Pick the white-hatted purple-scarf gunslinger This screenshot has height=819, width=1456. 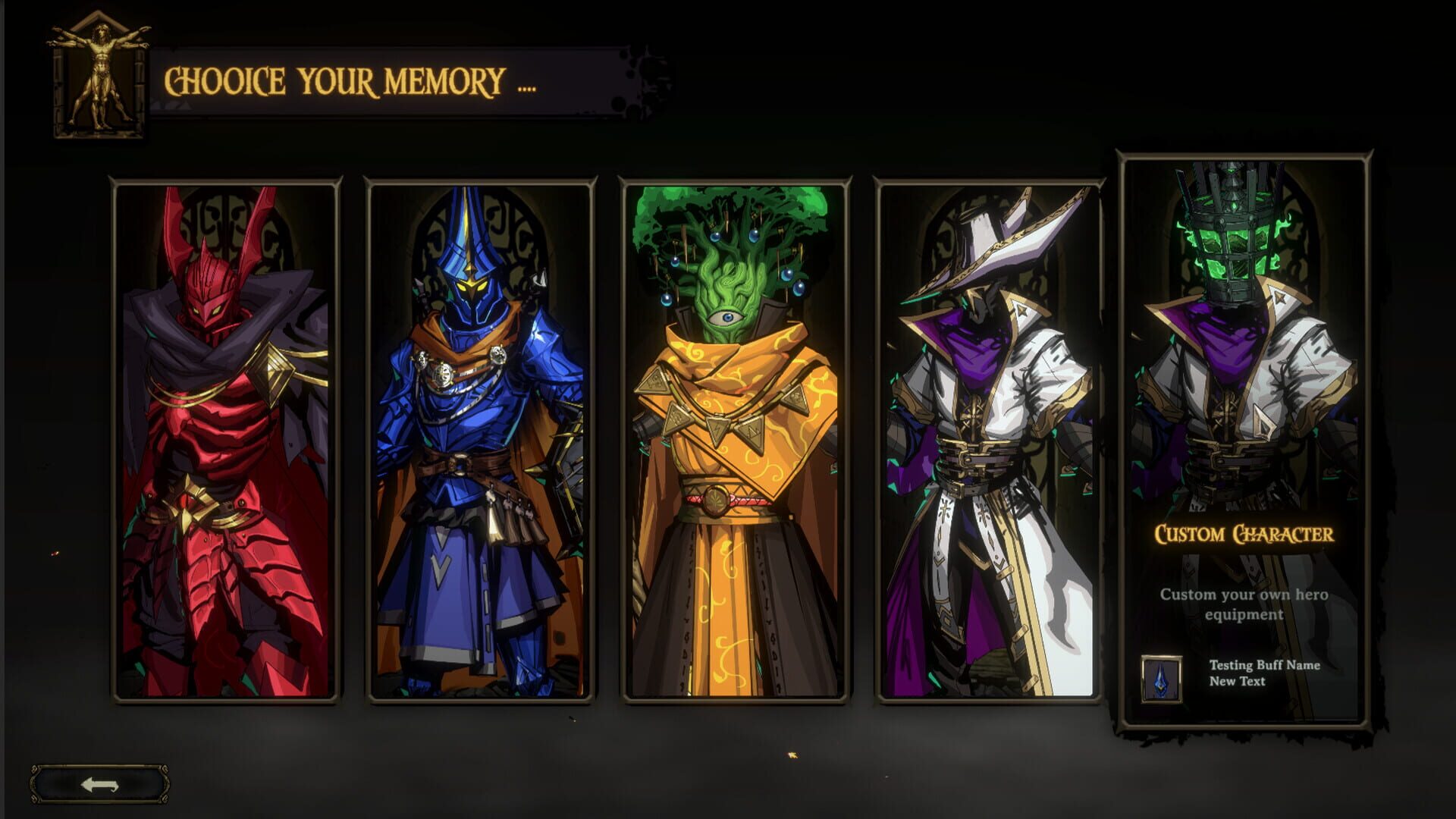pyautogui.click(x=986, y=440)
